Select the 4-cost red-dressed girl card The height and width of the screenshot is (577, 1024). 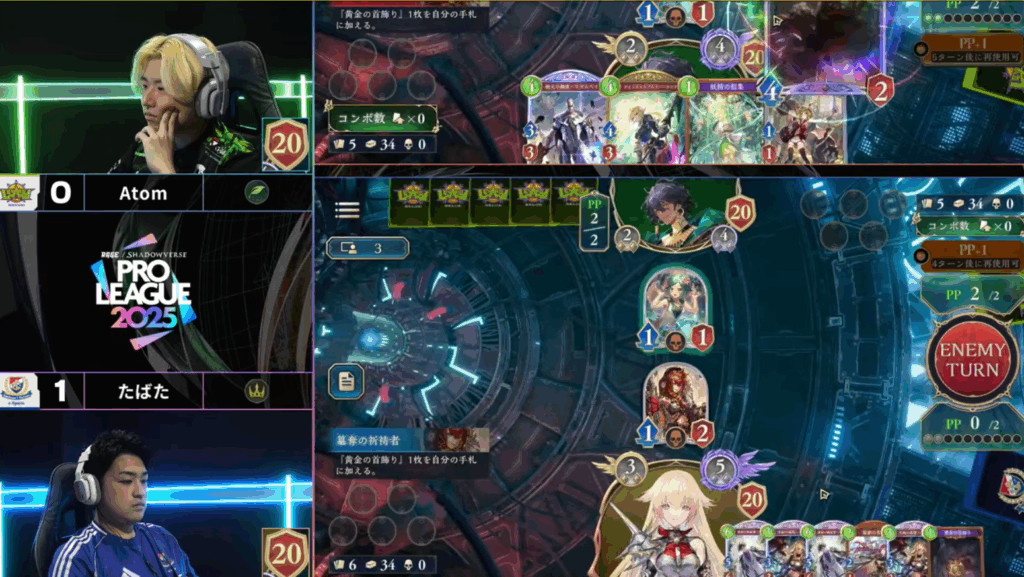tap(801, 124)
